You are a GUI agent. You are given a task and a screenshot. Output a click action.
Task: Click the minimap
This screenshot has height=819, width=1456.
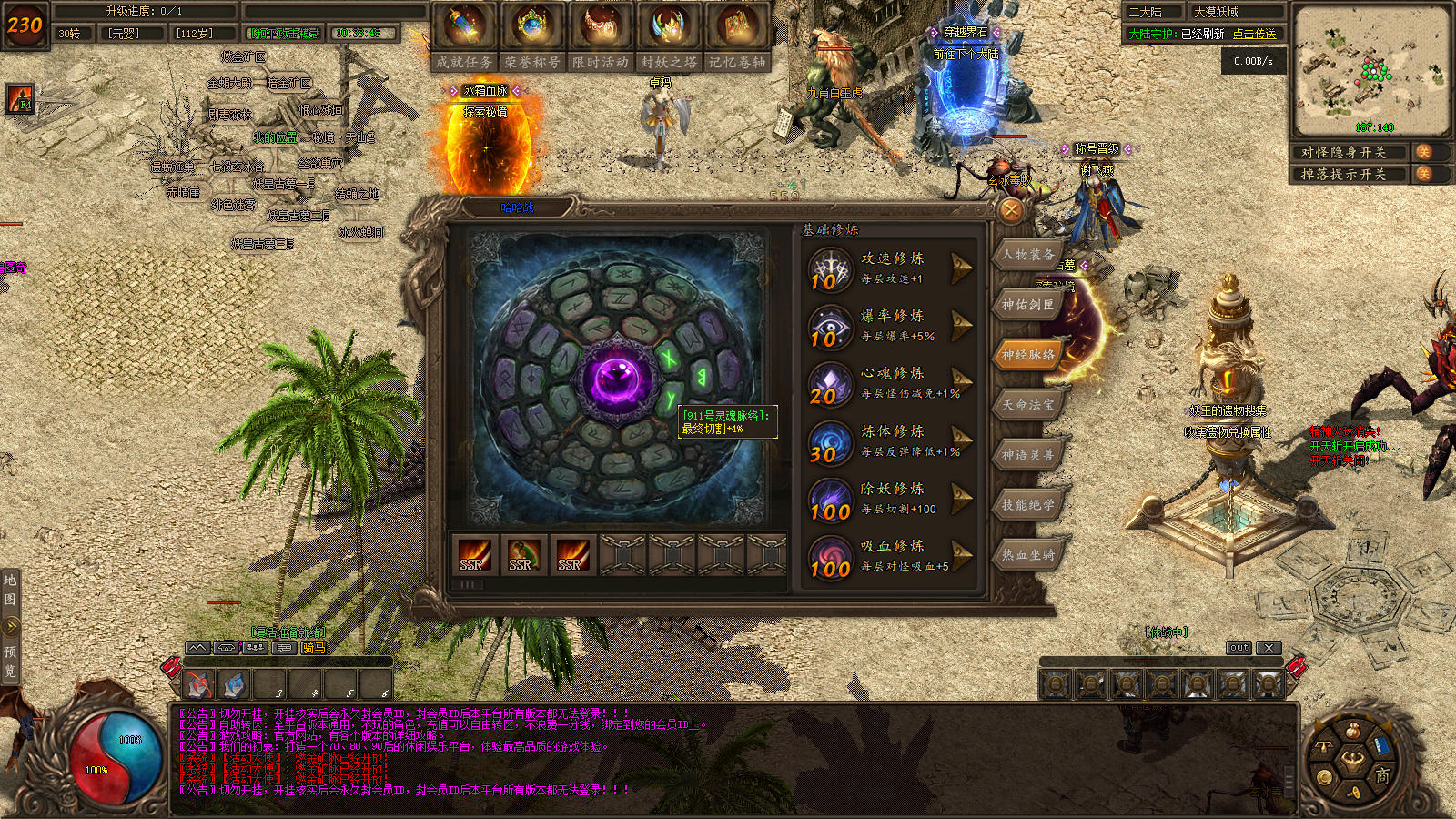coord(1371,71)
